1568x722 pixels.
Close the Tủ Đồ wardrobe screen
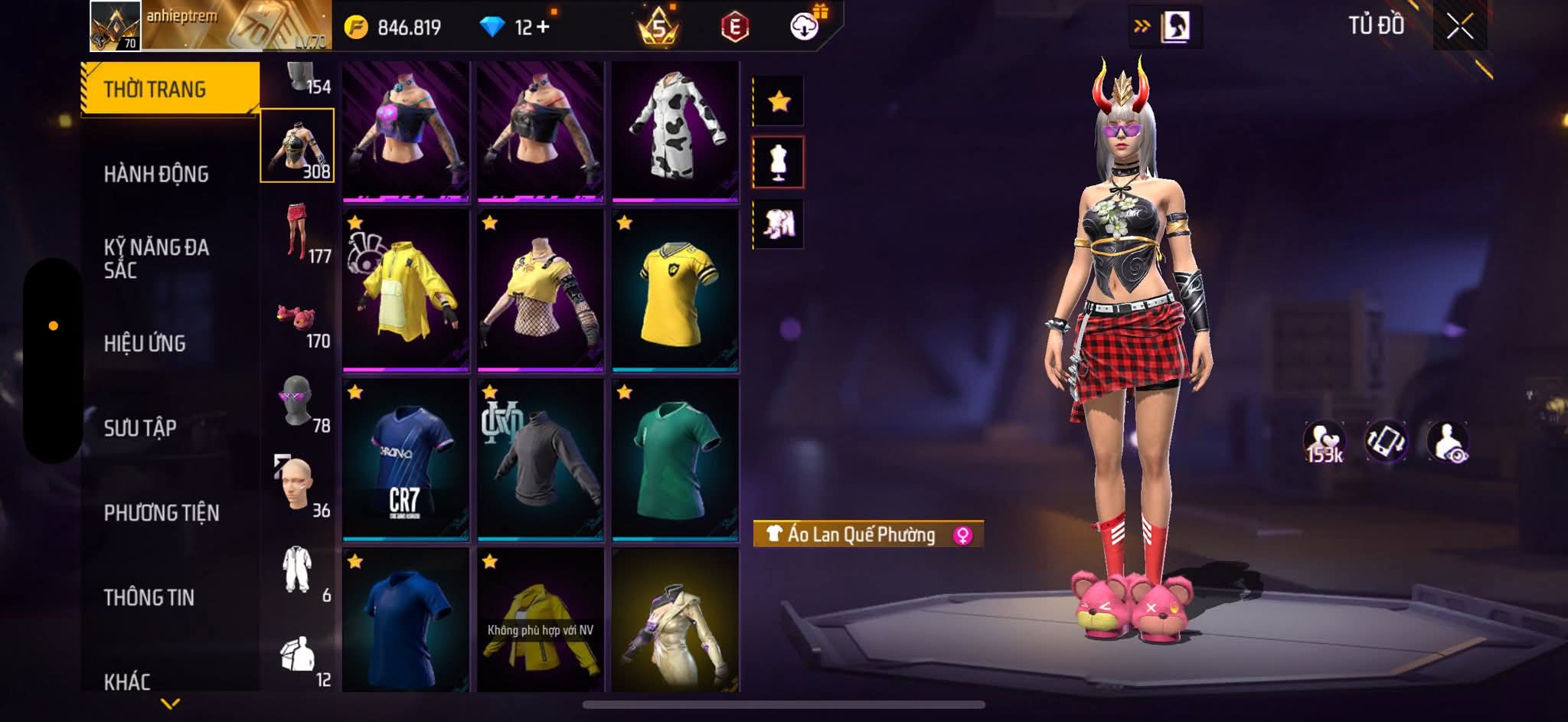[x=1459, y=27]
